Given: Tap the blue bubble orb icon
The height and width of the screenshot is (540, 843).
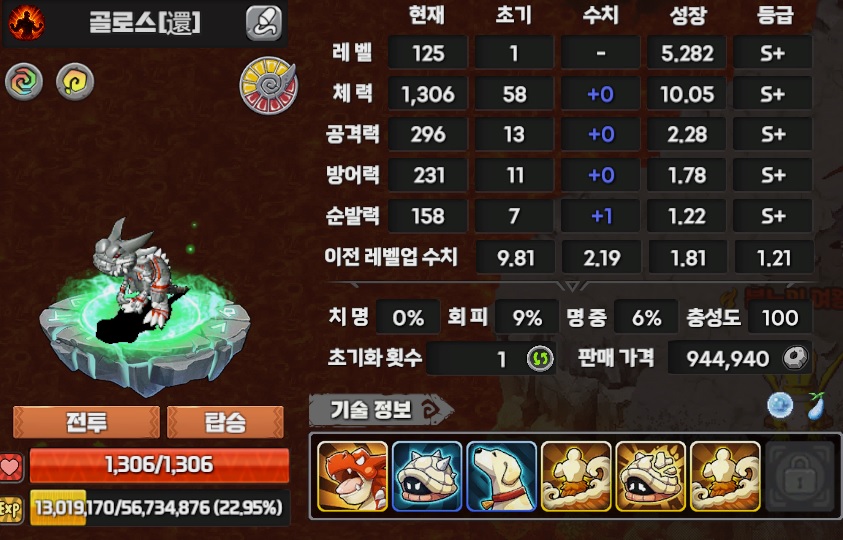Looking at the screenshot, I should click(780, 406).
